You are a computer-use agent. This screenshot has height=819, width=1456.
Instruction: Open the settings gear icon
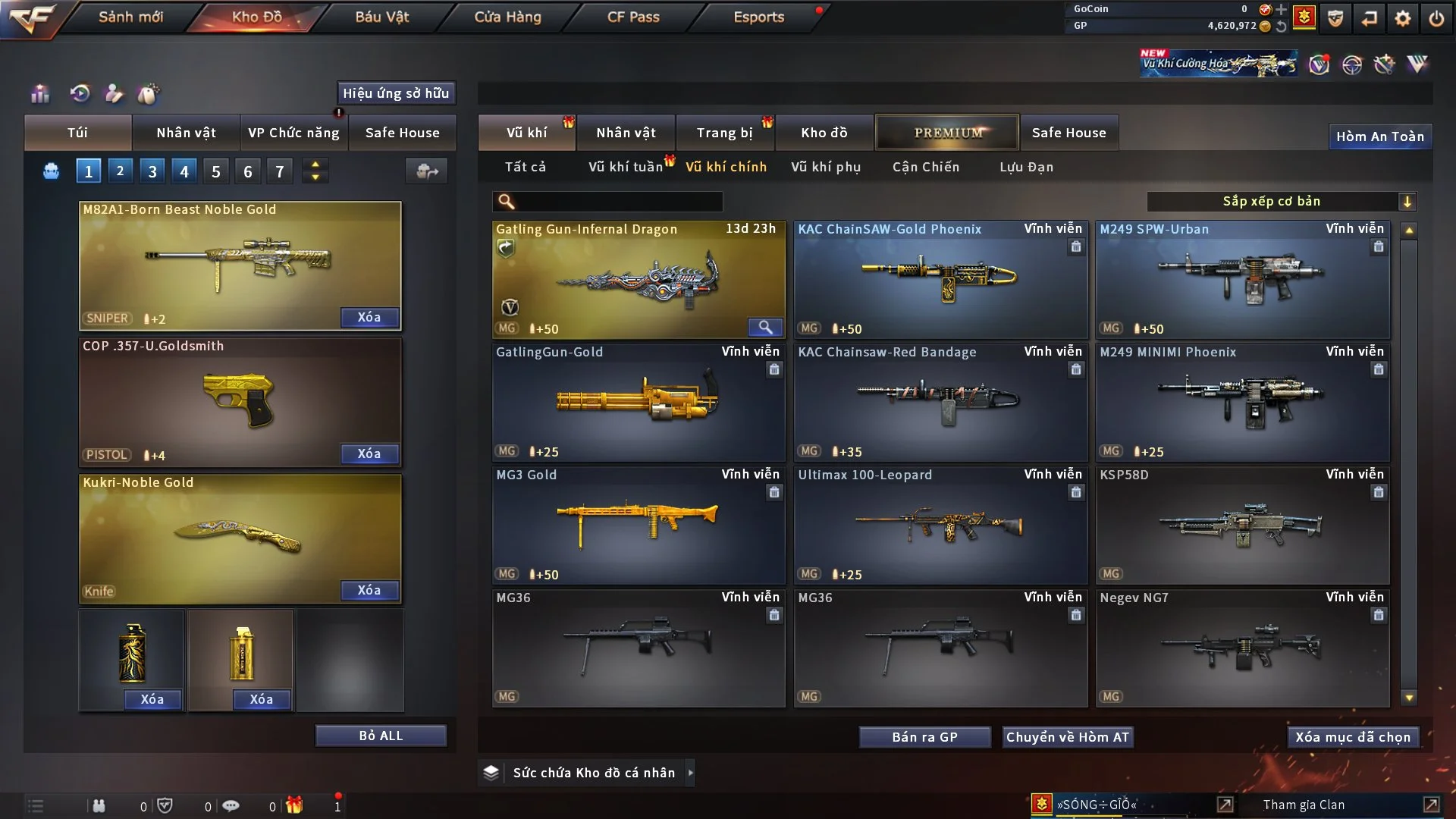coord(1402,18)
